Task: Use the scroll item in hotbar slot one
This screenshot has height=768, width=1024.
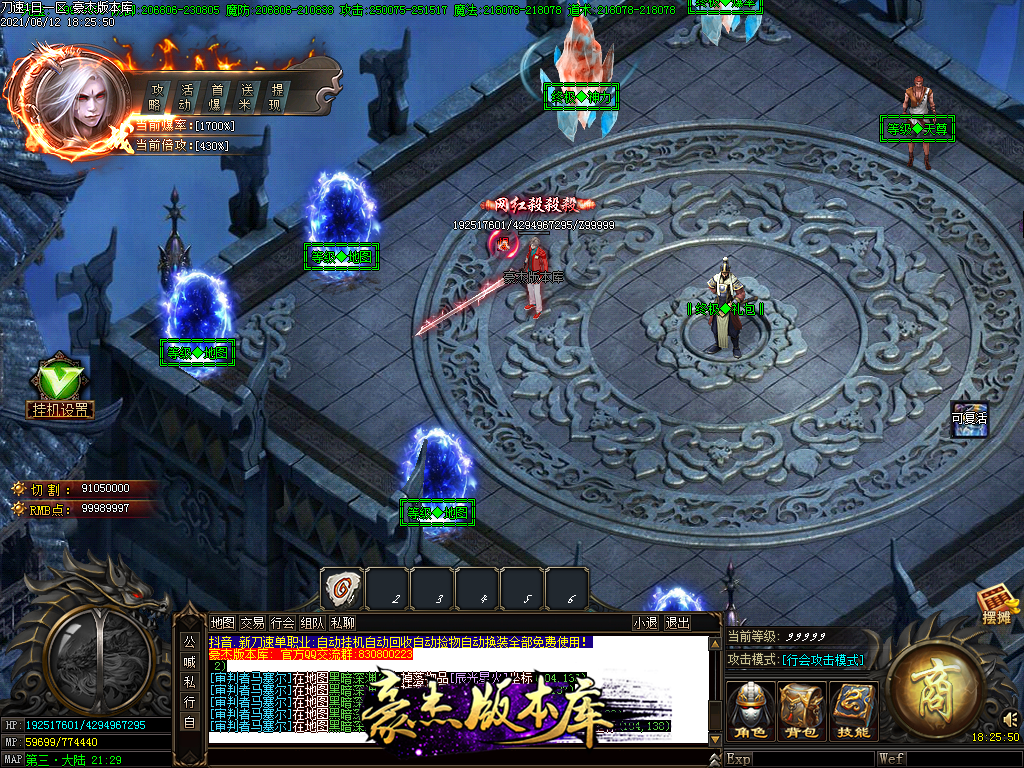Action: pyautogui.click(x=342, y=589)
